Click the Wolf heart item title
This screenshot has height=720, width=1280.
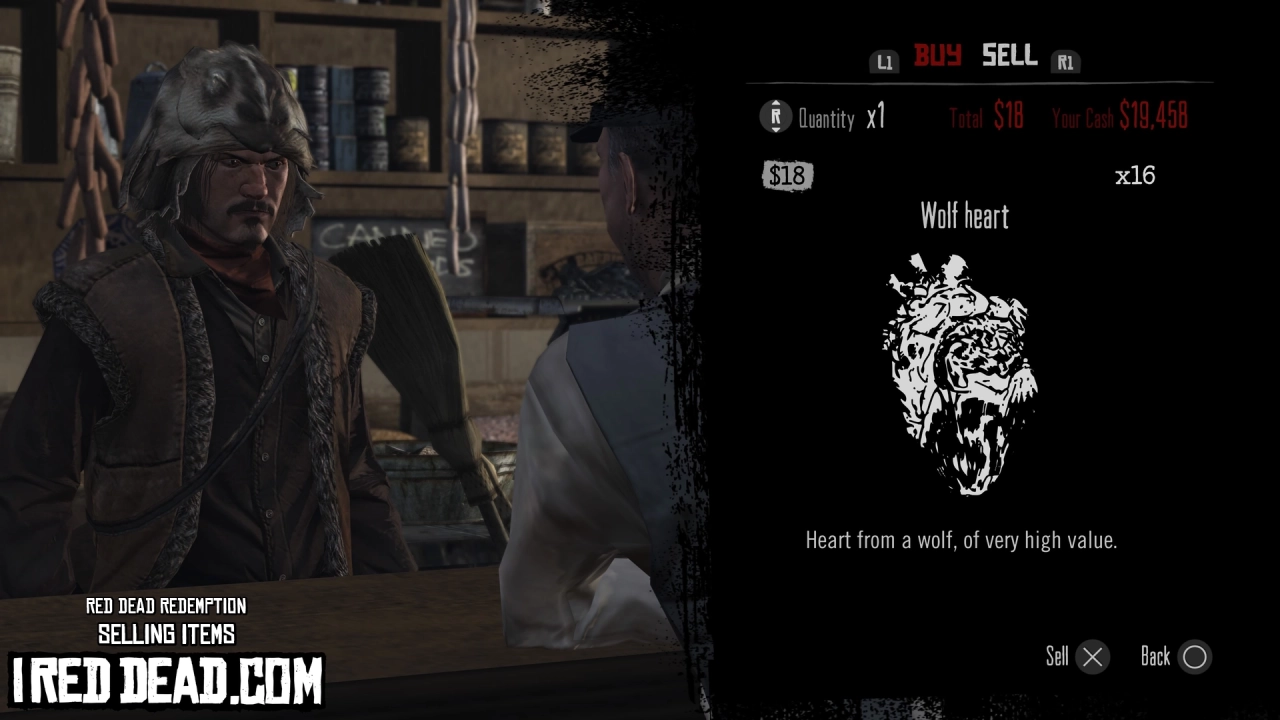click(966, 217)
